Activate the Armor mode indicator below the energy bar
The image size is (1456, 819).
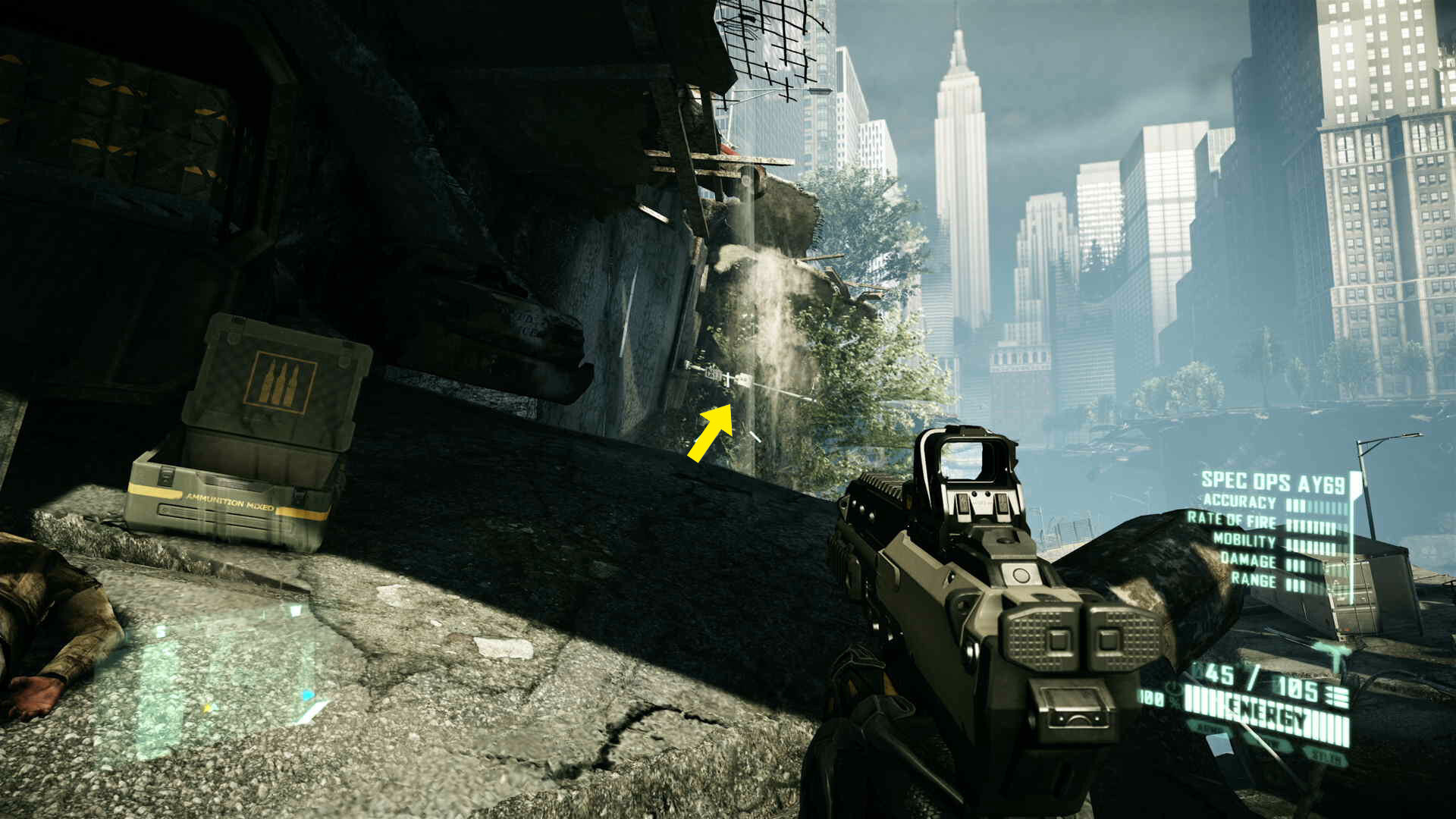pos(1208,729)
